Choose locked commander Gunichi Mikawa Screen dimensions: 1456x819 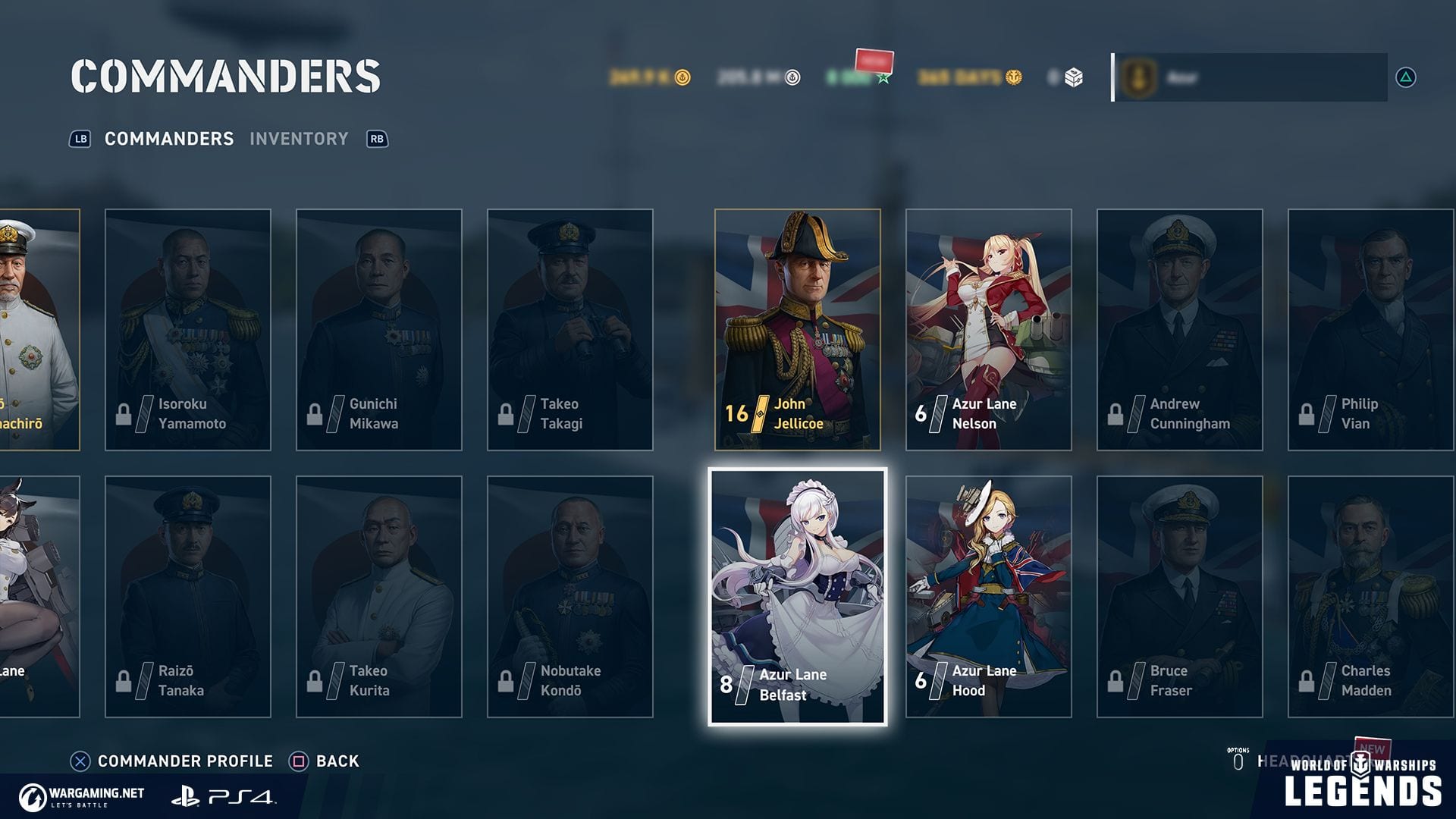pos(378,330)
